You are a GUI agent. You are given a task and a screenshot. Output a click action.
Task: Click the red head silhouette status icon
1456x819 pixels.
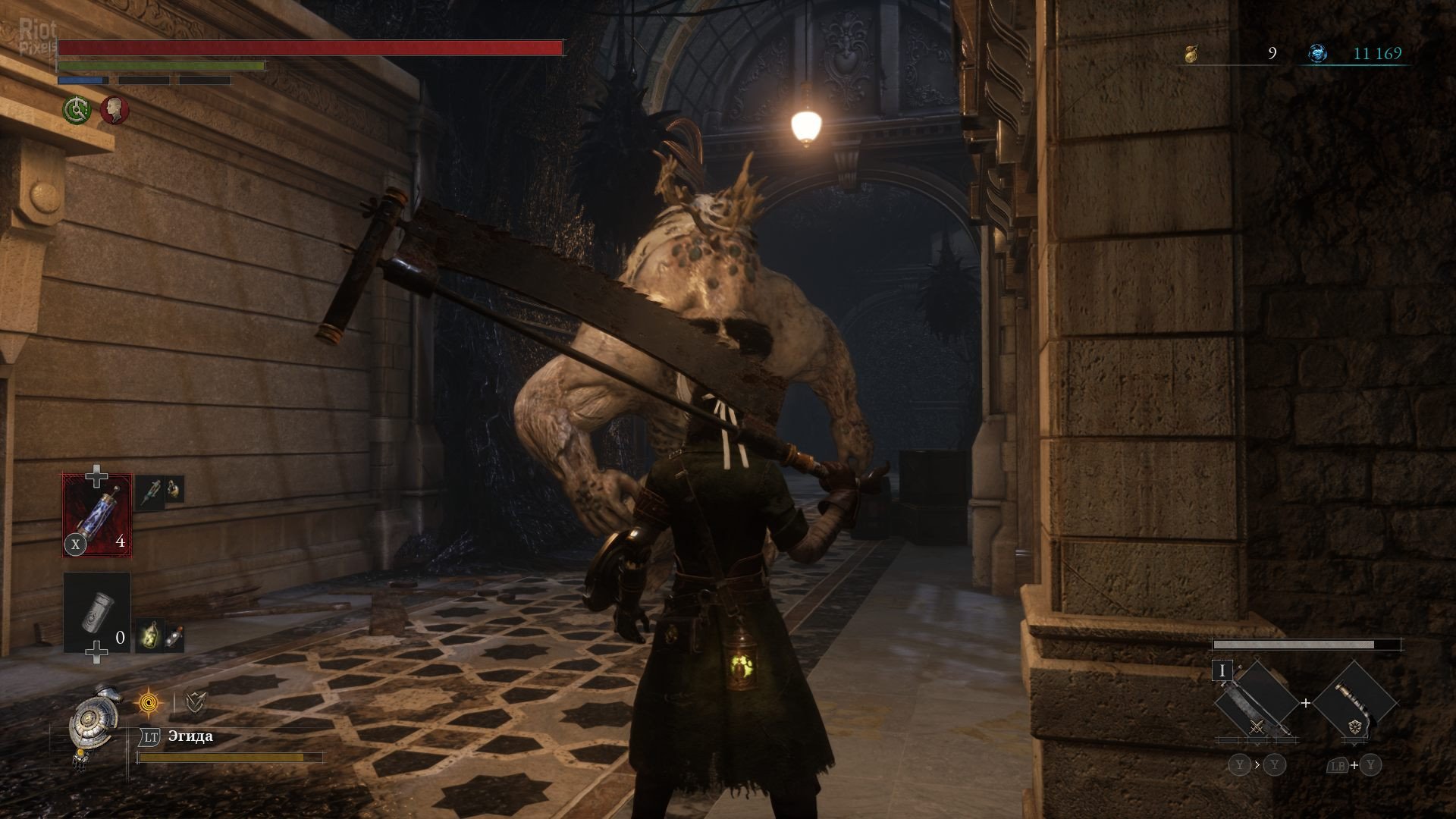(115, 111)
